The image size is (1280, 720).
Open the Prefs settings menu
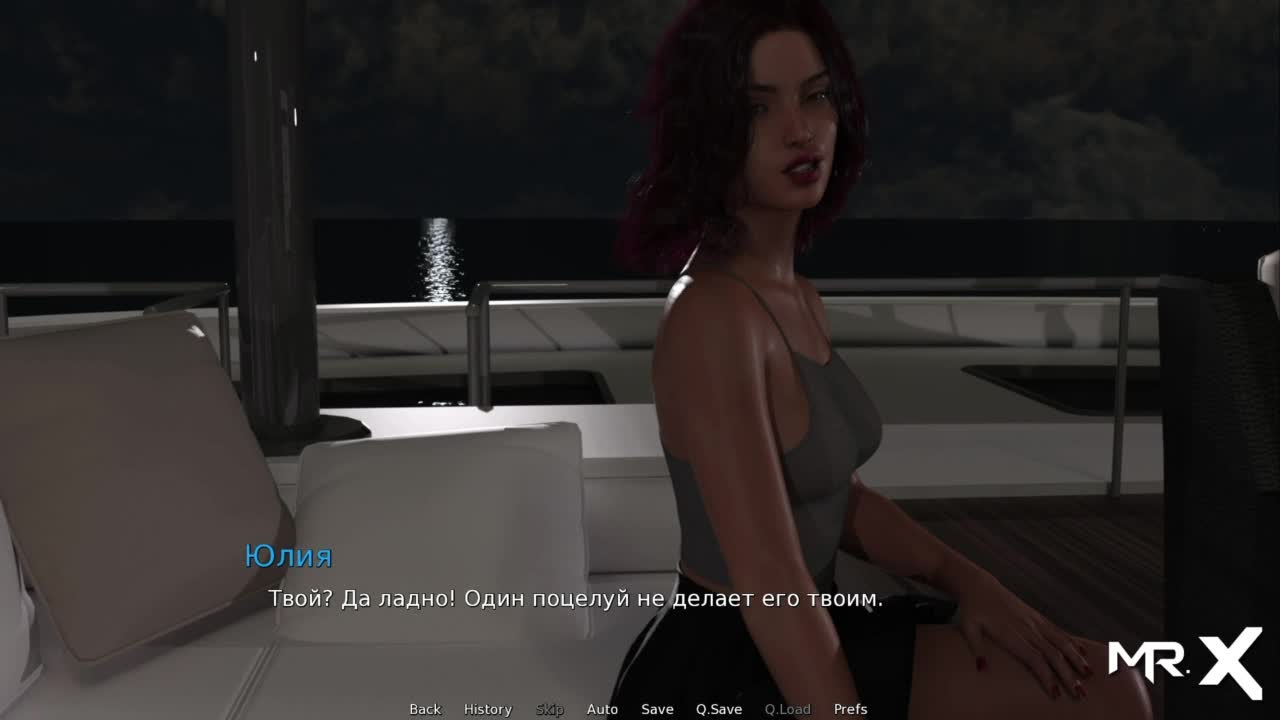pyautogui.click(x=850, y=709)
